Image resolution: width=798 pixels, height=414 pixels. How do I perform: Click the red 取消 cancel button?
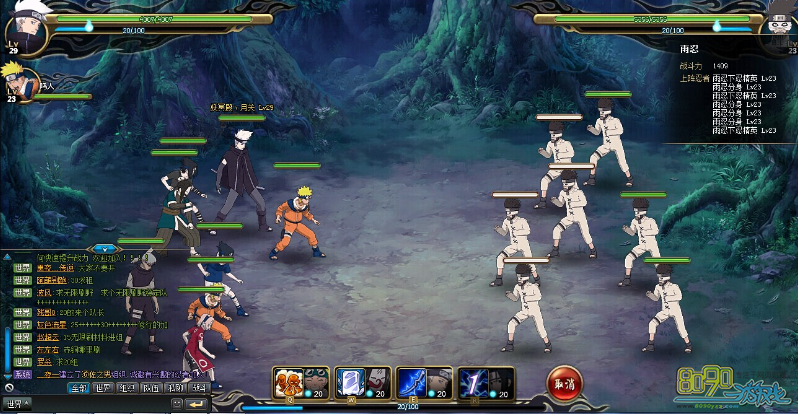[564, 381]
